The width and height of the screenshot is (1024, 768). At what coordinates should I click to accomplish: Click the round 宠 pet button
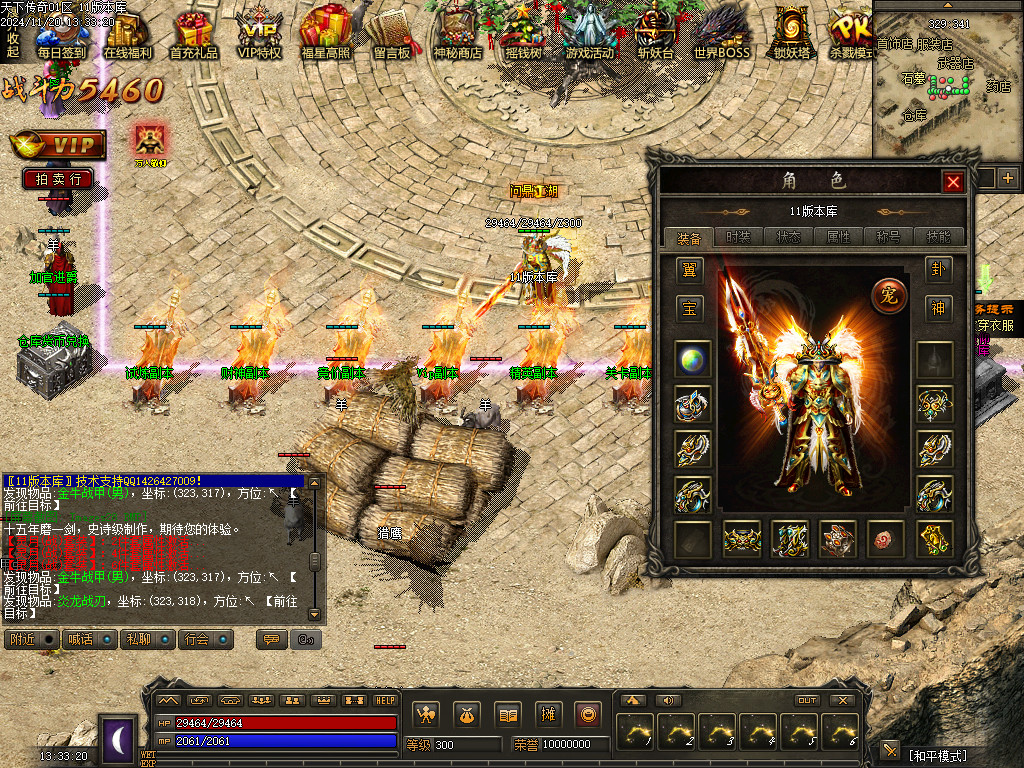coord(888,295)
